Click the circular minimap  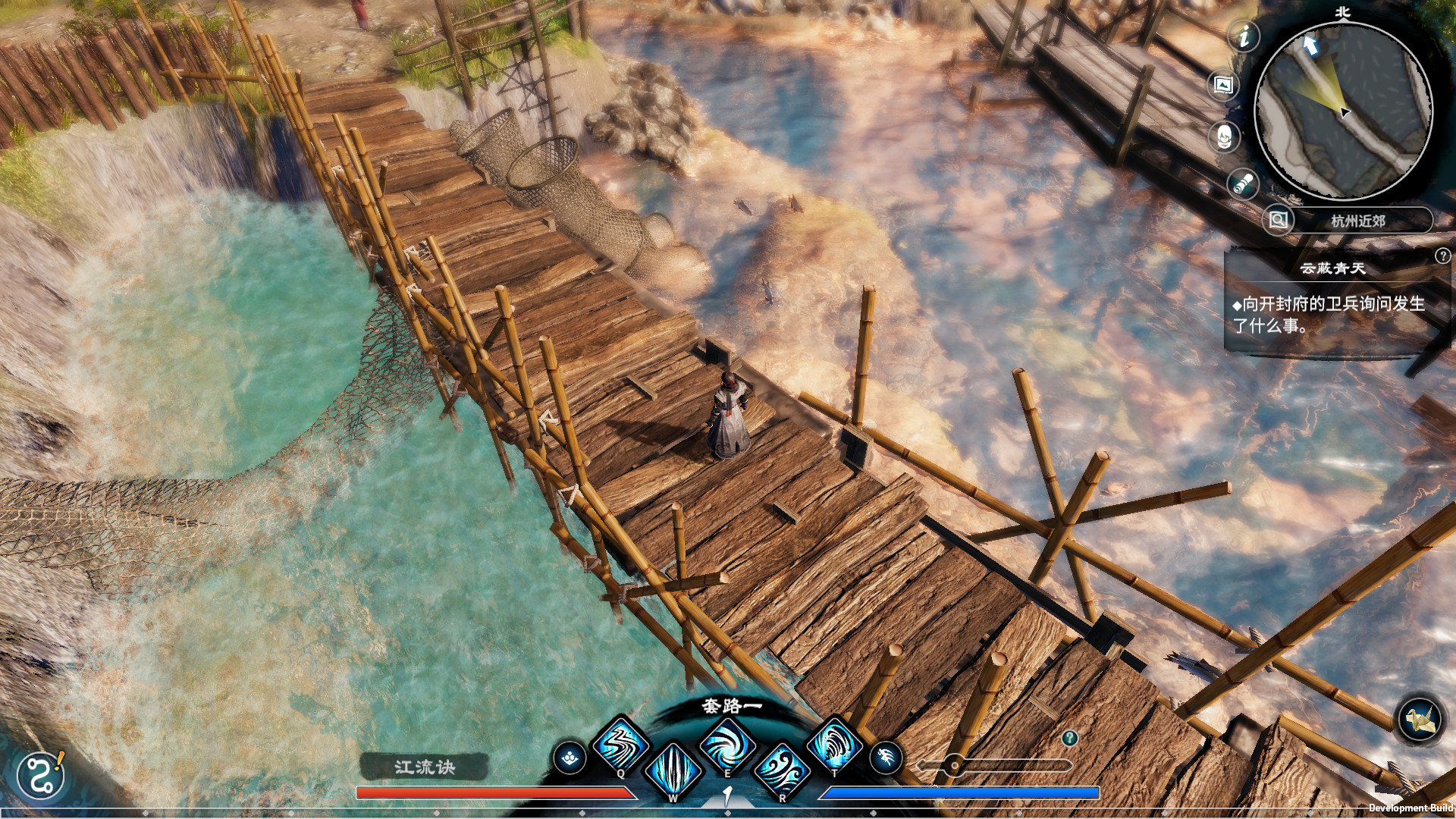[x=1343, y=111]
